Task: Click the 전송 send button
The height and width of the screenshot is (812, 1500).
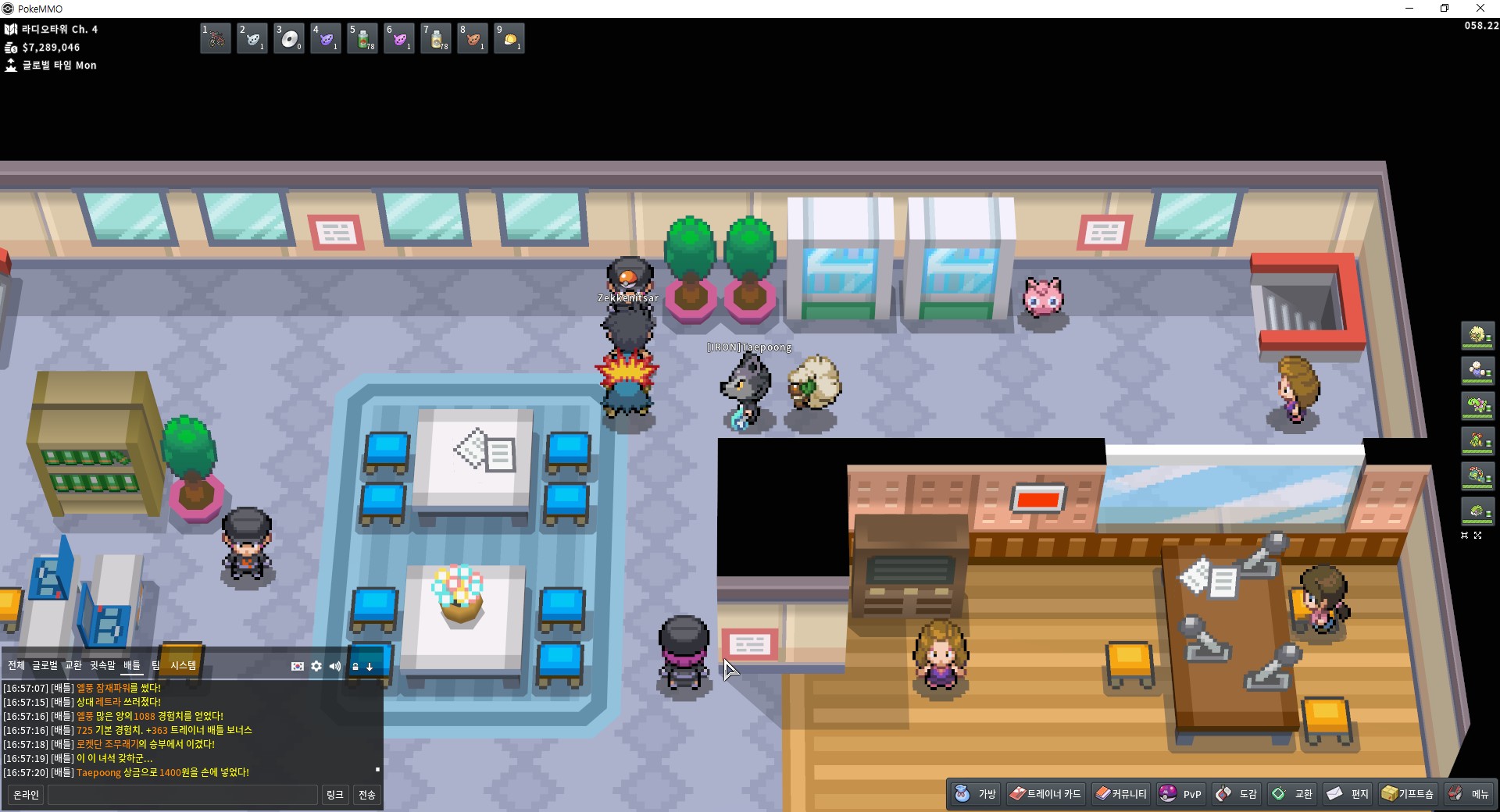Action: (366, 795)
